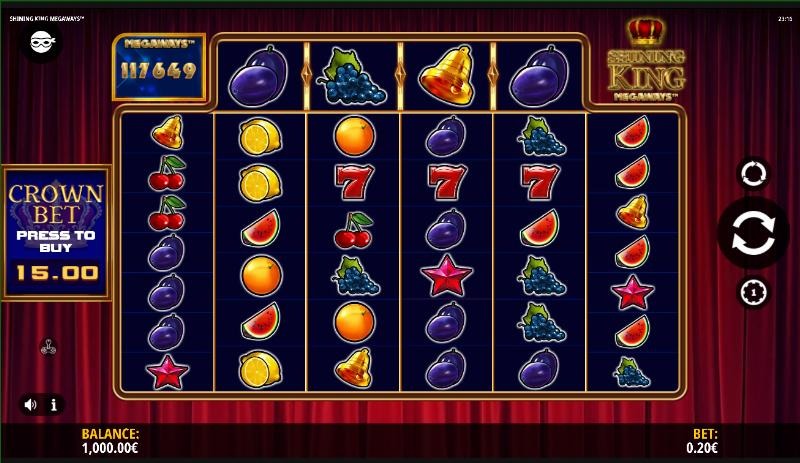
Task: Toggle the sound speaker icon
Action: 30,405
